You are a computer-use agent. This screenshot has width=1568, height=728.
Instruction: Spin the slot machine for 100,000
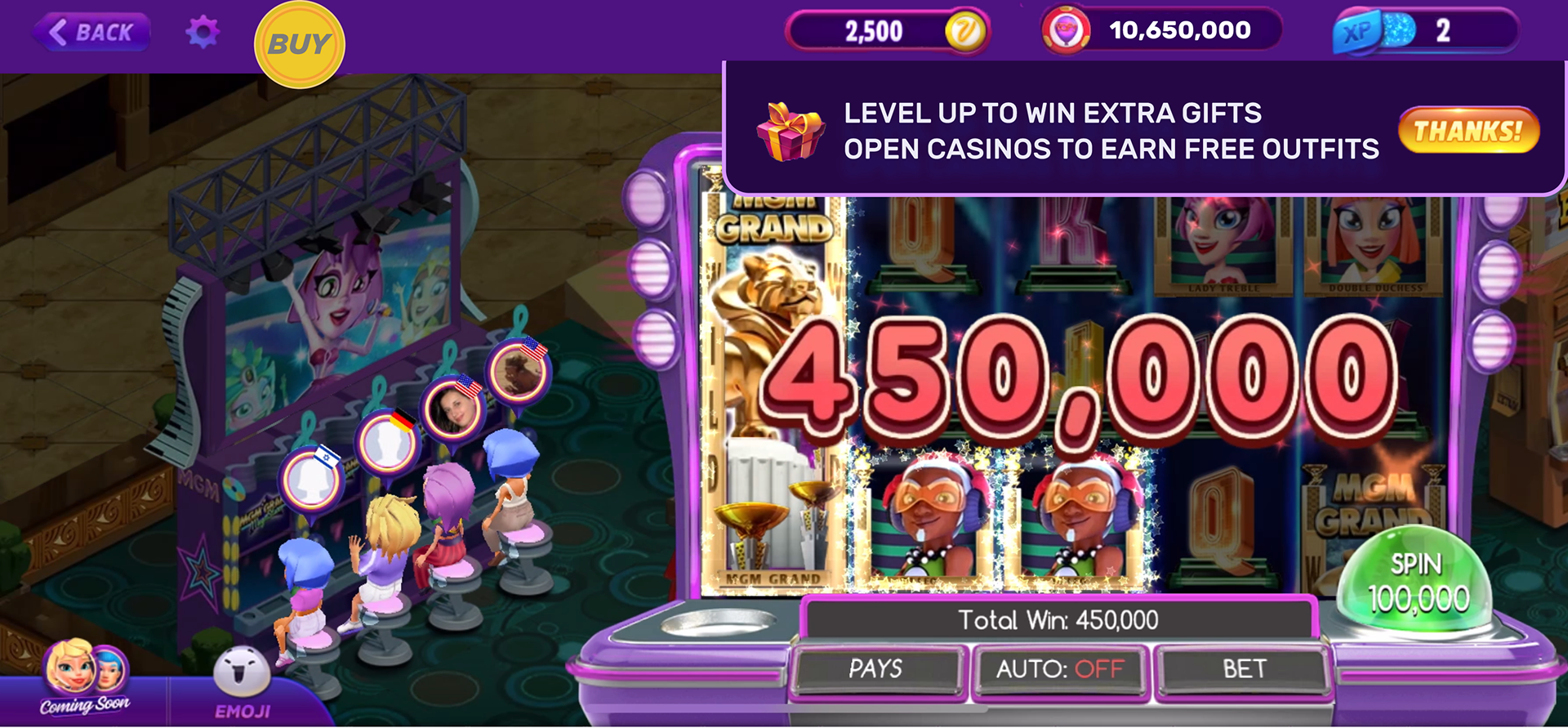[x=1419, y=582]
